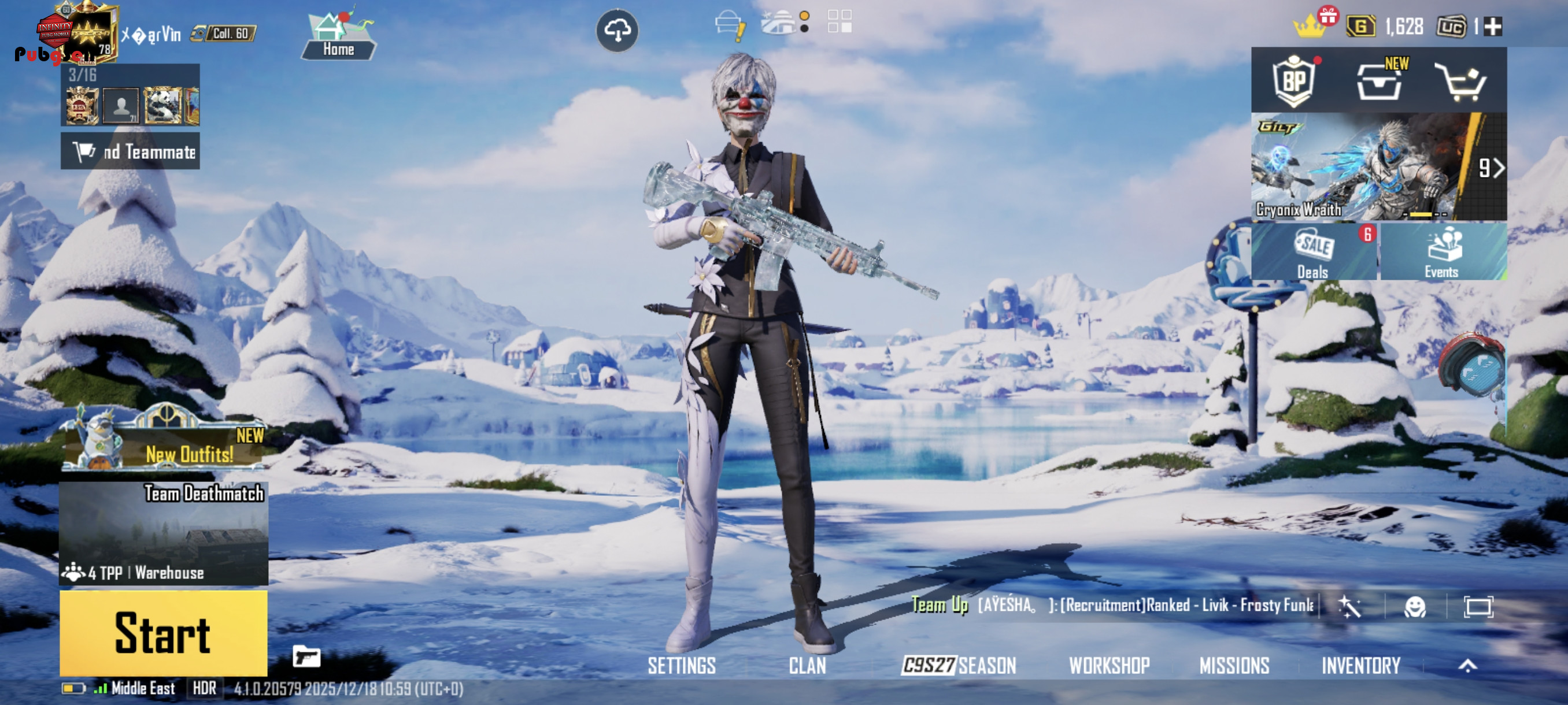1568x705 pixels.
Task: Open the MISSIONS menu
Action: [x=1234, y=666]
